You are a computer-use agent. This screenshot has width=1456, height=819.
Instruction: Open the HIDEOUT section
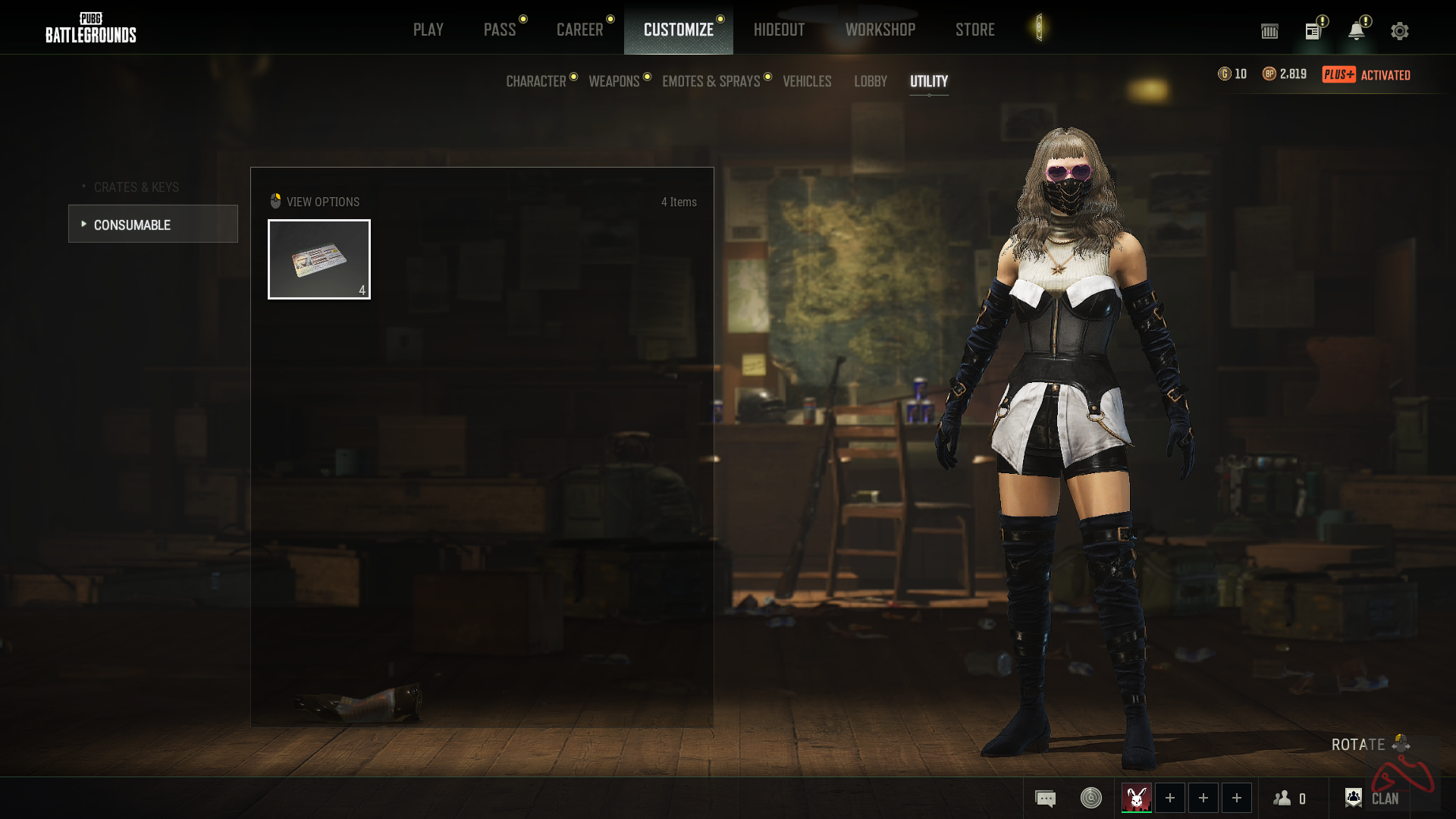(x=779, y=30)
